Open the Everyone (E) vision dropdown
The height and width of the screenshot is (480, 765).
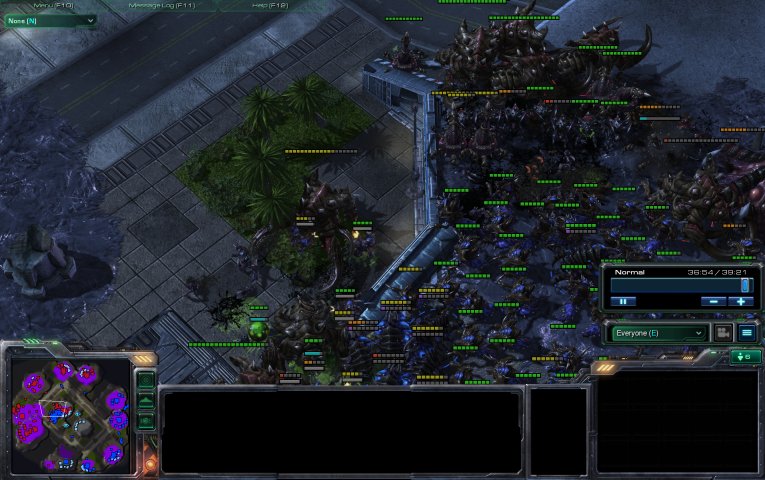coord(657,333)
